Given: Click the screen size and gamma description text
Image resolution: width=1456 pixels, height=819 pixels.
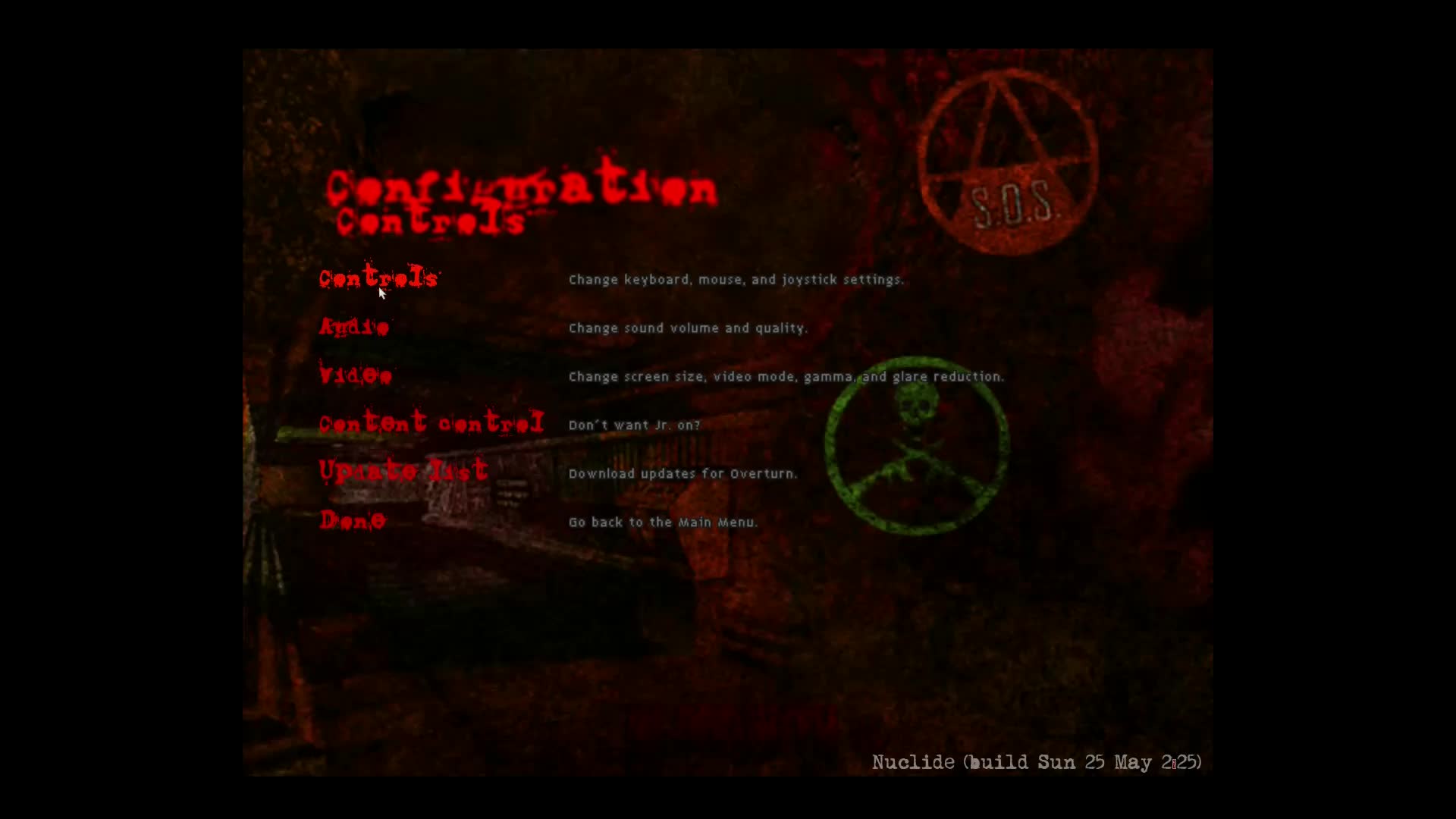Looking at the screenshot, I should 786,376.
